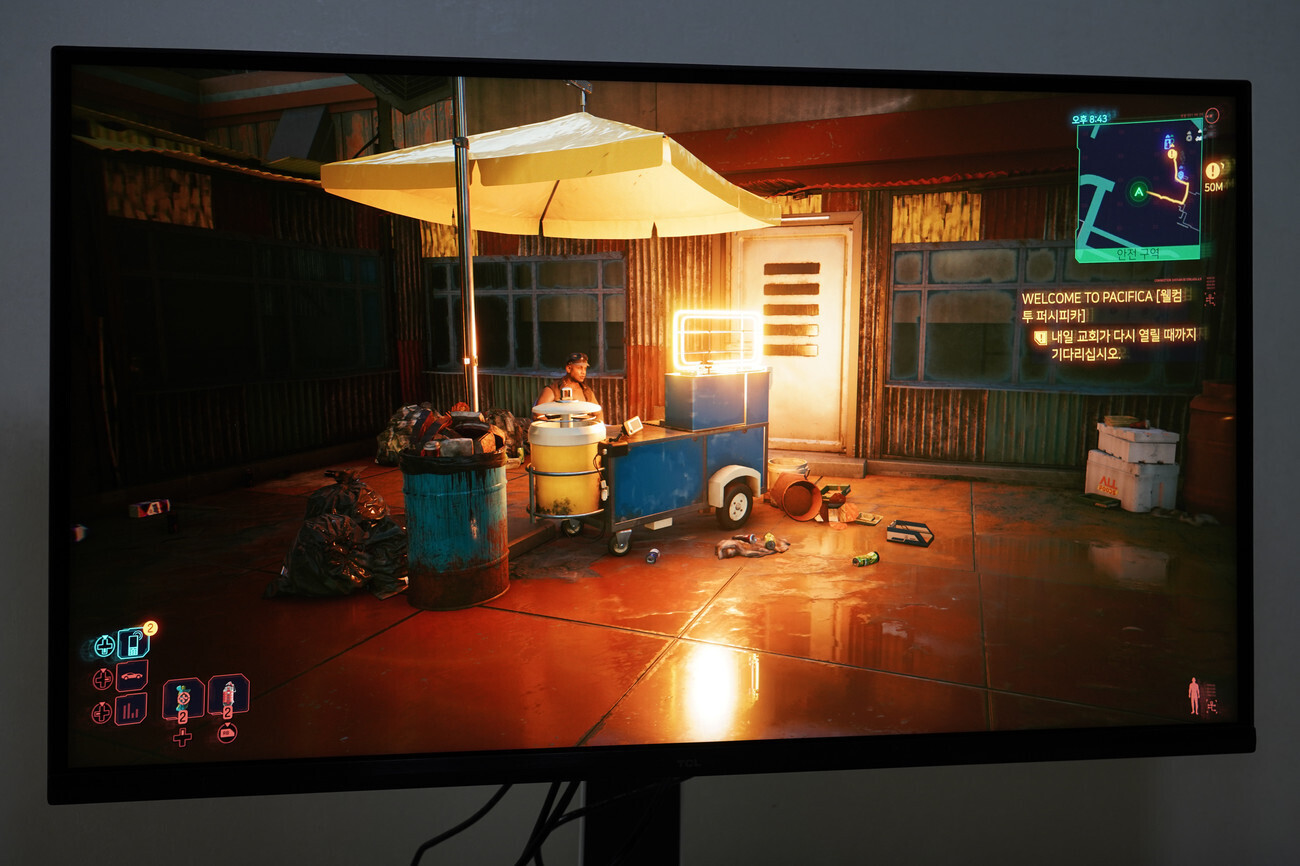Toggle the red crosshair indicator beside the car
1300x866 pixels.
point(102,677)
